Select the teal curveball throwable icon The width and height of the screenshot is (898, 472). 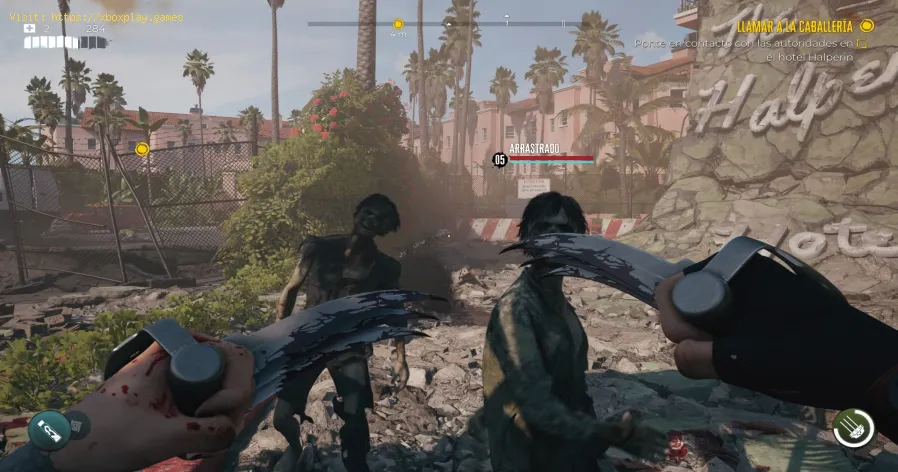click(48, 431)
